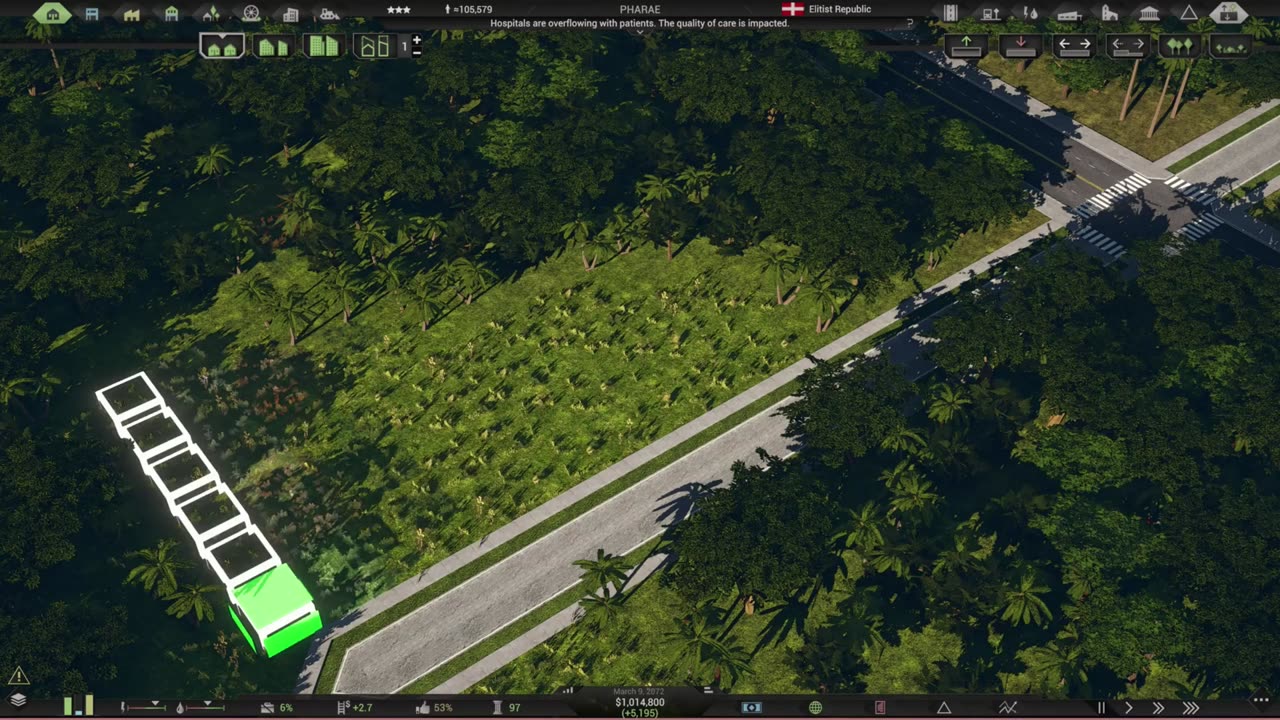Image resolution: width=1280 pixels, height=720 pixels.
Task: Open the government buildings menu
Action: [x=1149, y=13]
